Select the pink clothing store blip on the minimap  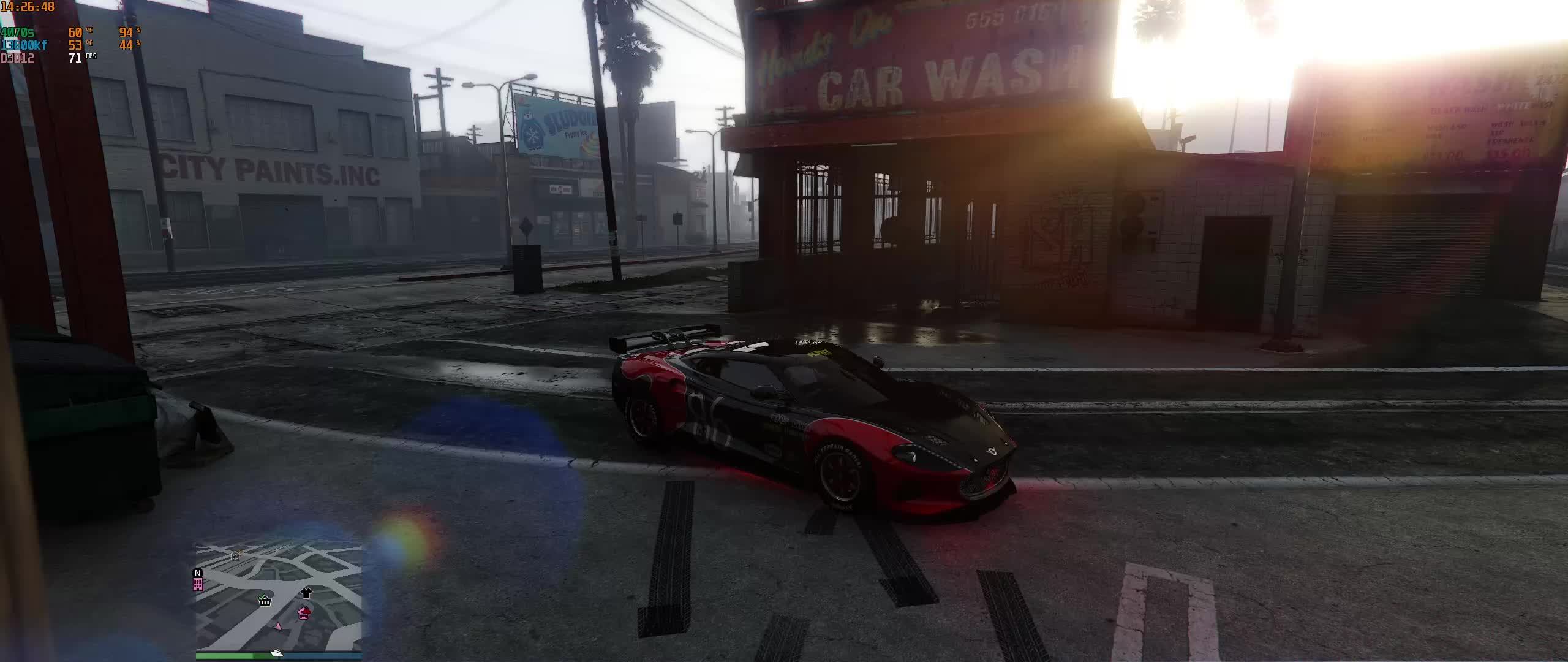click(306, 593)
